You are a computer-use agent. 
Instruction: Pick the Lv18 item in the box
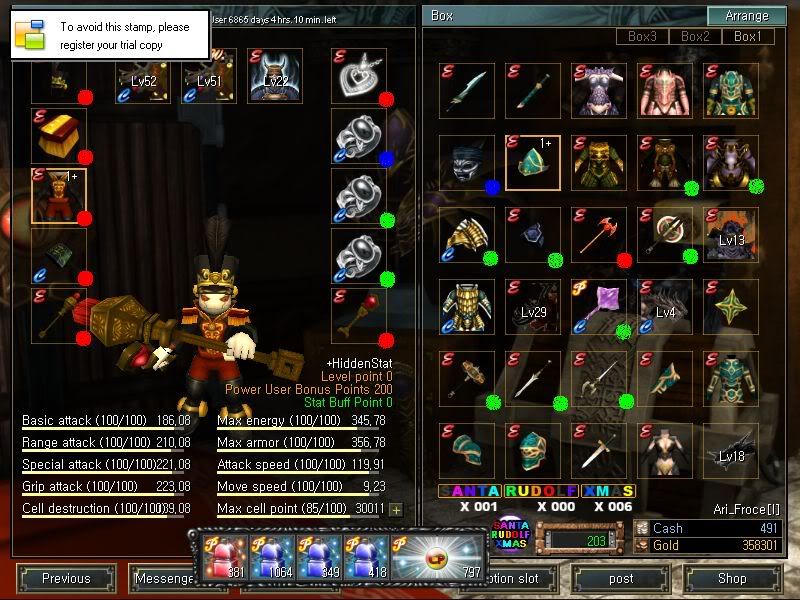click(x=731, y=449)
